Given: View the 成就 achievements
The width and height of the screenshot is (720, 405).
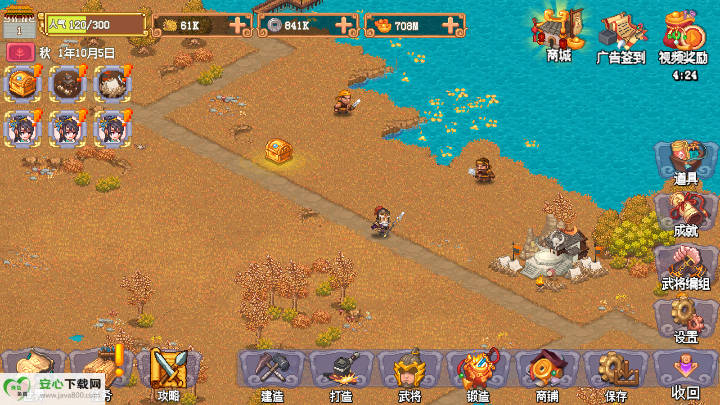Looking at the screenshot, I should pyautogui.click(x=686, y=214).
